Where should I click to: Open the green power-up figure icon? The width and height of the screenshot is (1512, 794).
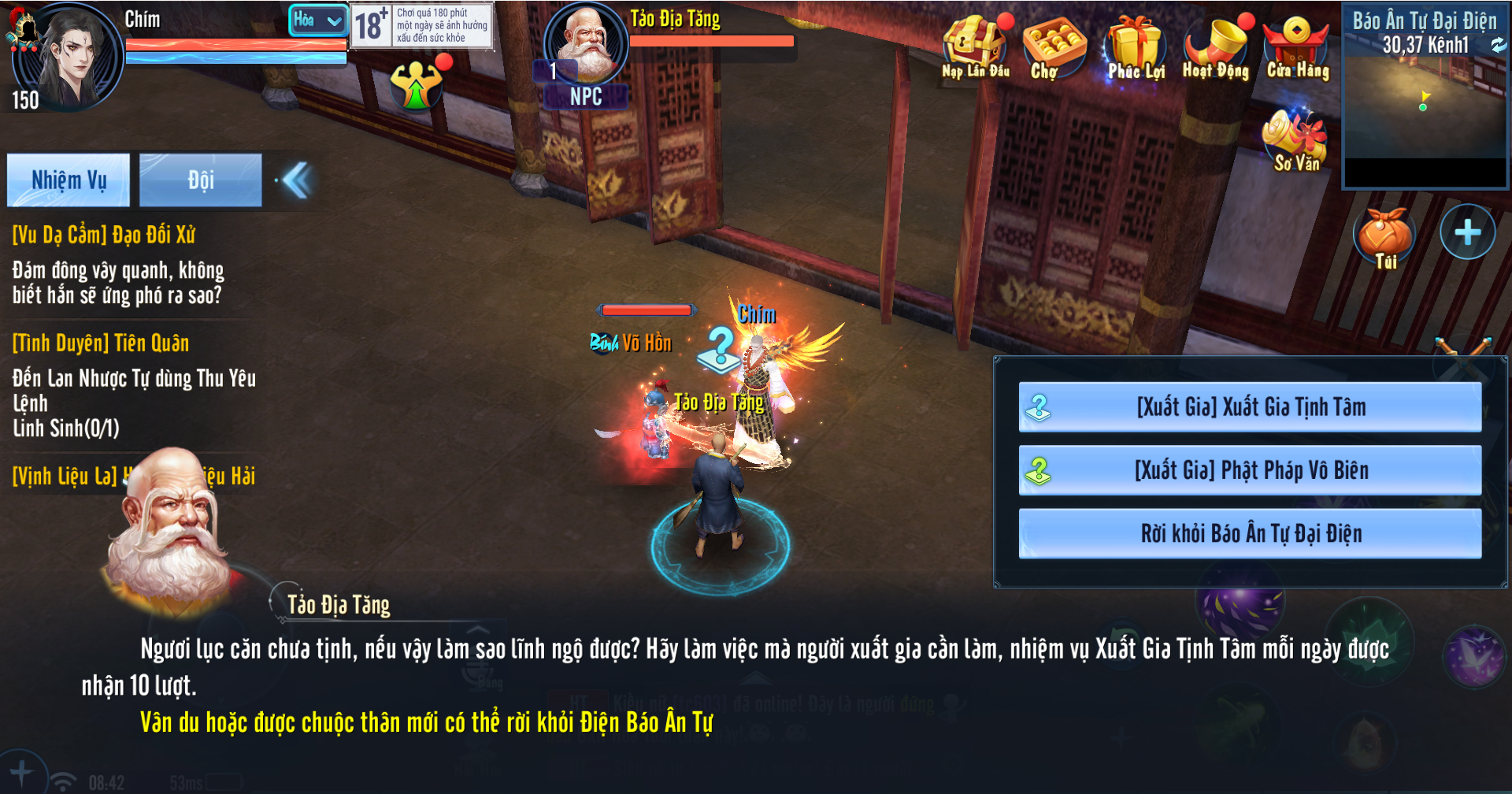tap(417, 85)
